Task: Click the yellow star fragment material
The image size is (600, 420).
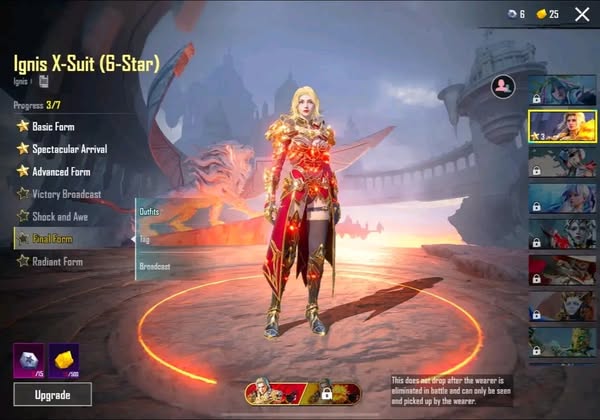Action: (x=64, y=359)
